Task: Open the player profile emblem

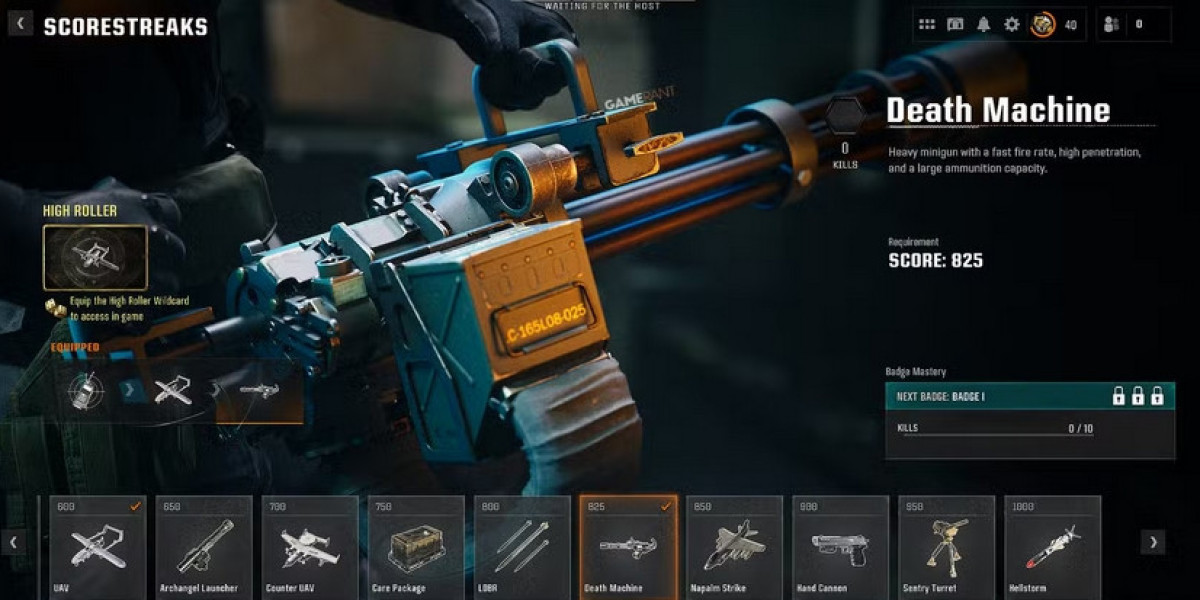Action: 1043,24
